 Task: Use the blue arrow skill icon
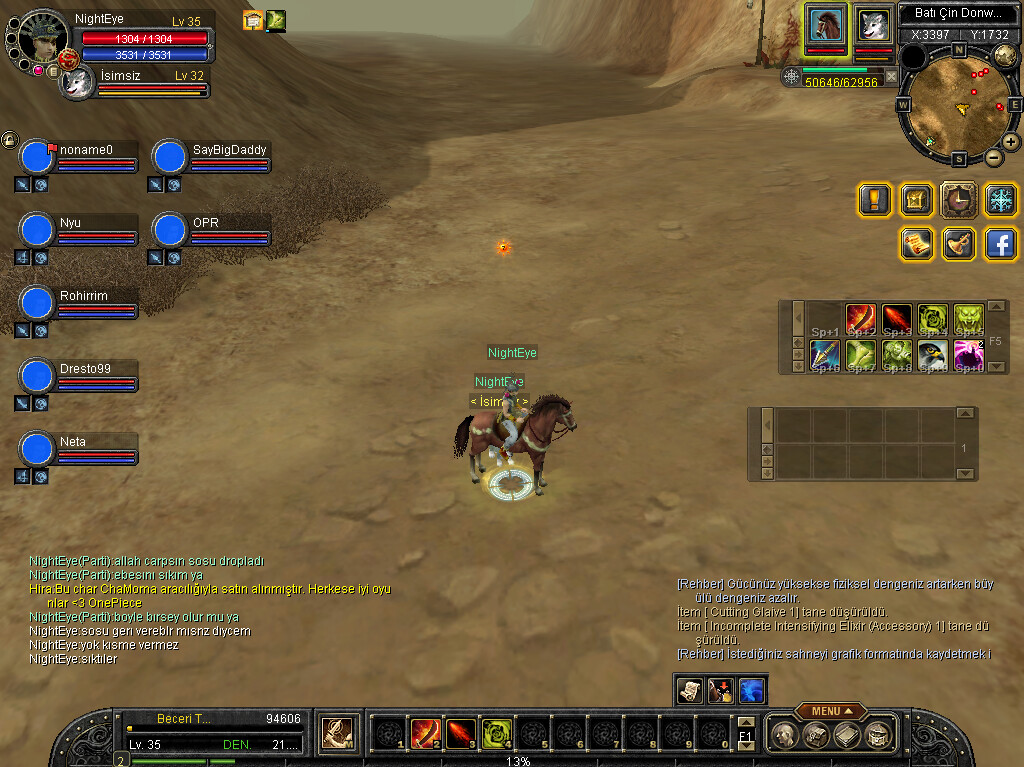click(825, 354)
